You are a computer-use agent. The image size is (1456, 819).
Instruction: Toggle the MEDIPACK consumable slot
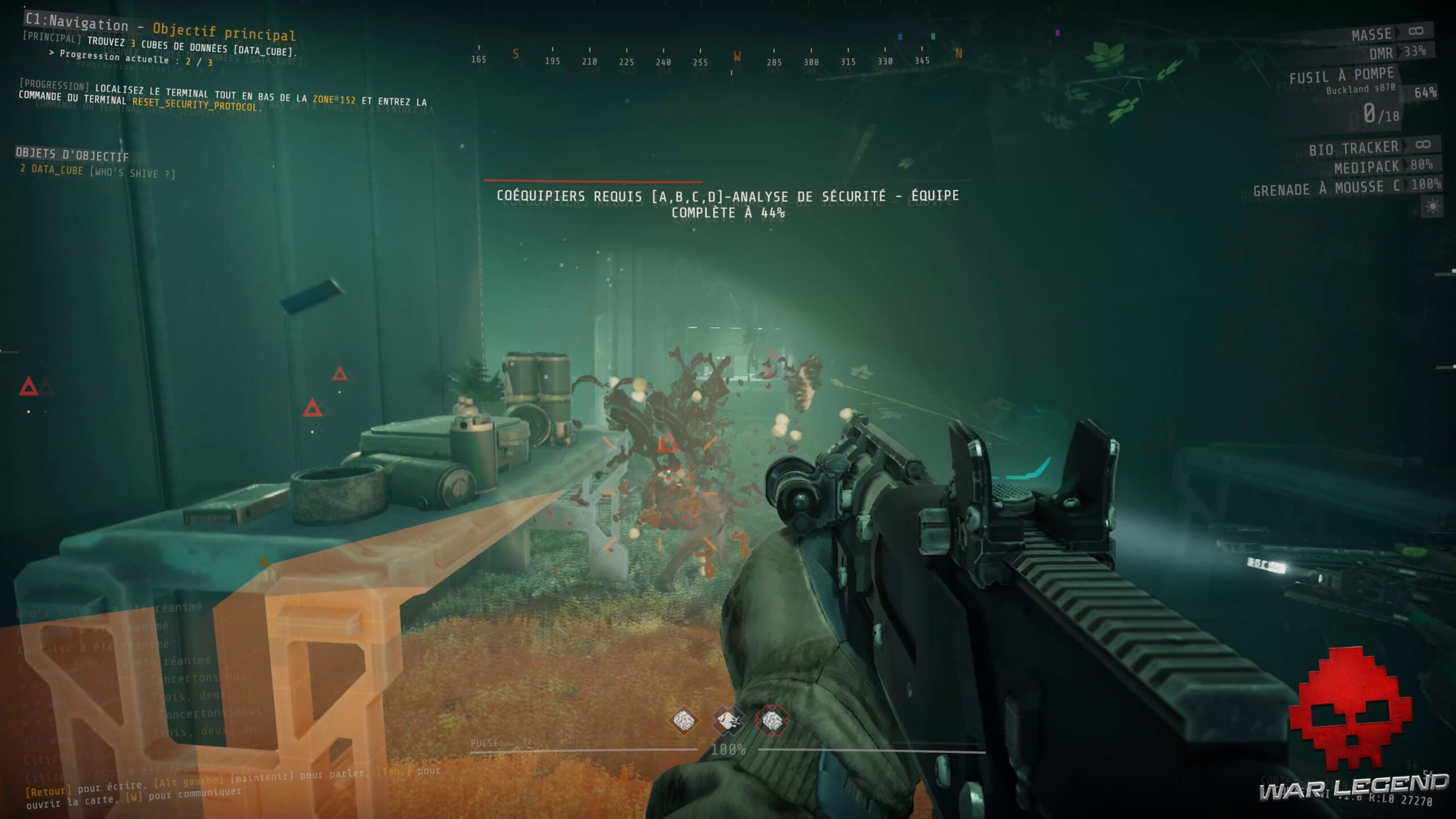coord(1365,166)
